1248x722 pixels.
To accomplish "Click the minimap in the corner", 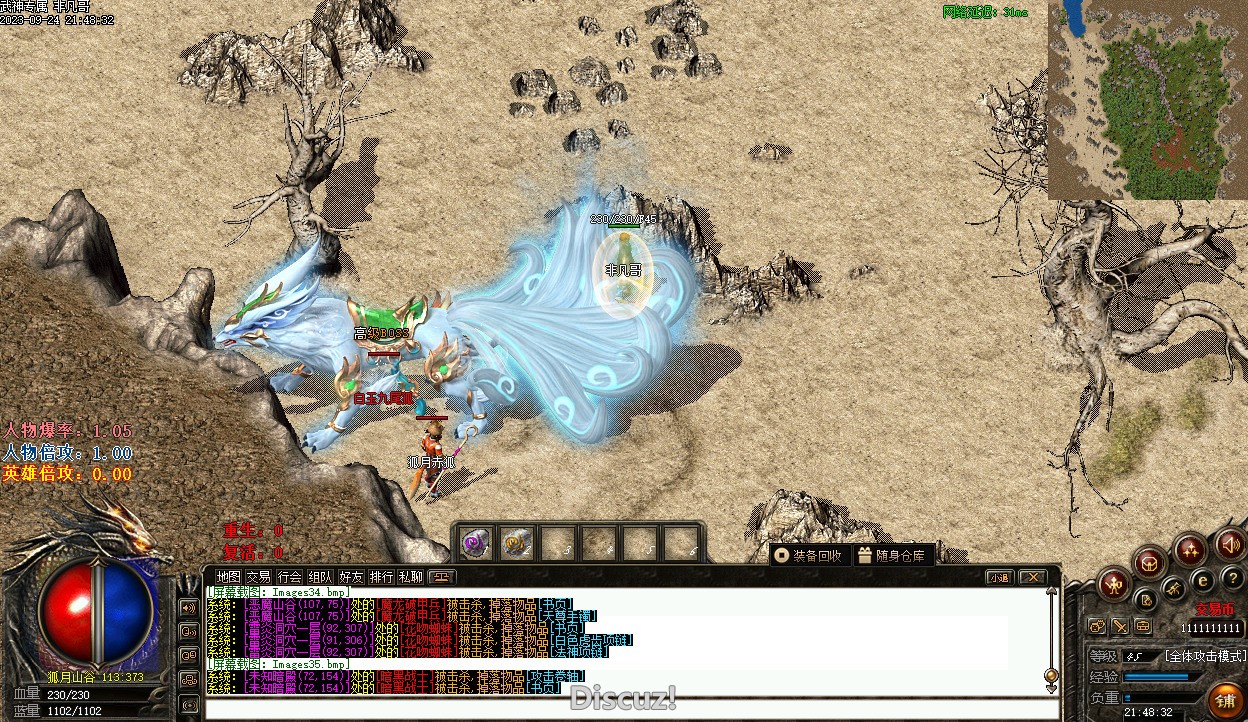I will [x=1147, y=100].
